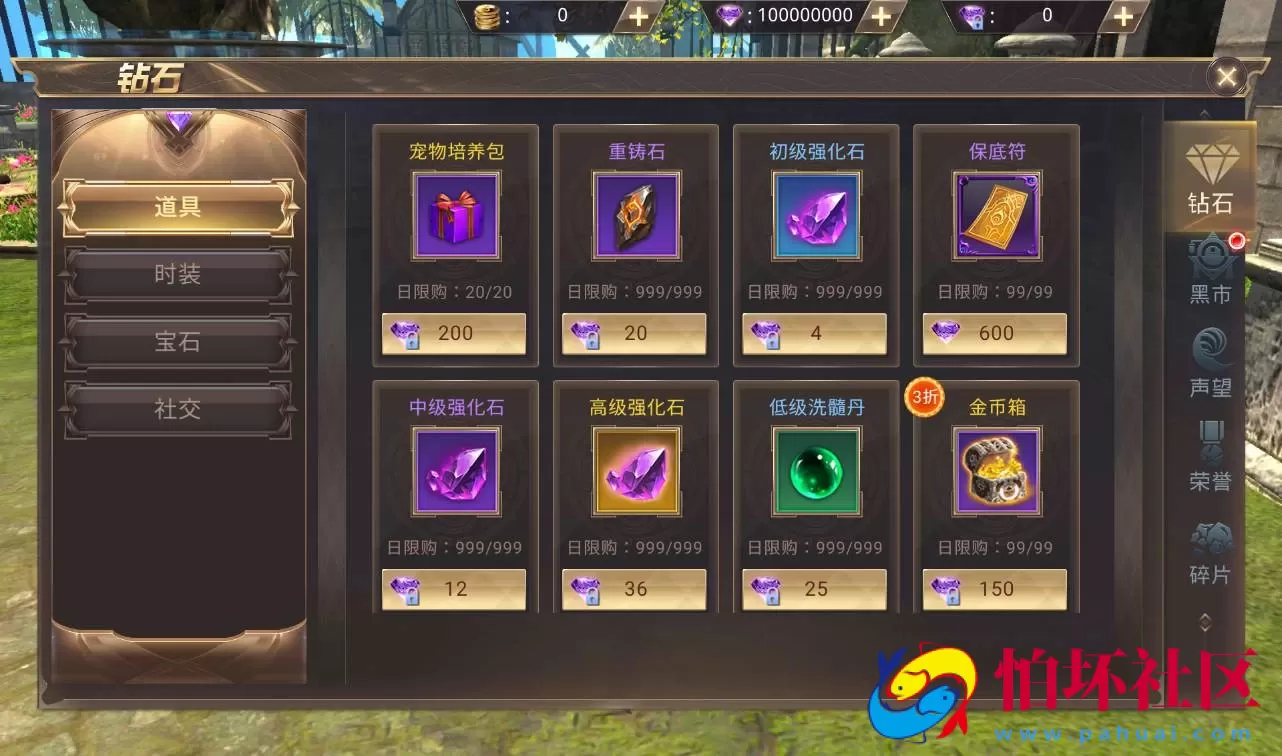Click the 保底符 golden talisman icon

click(995, 215)
